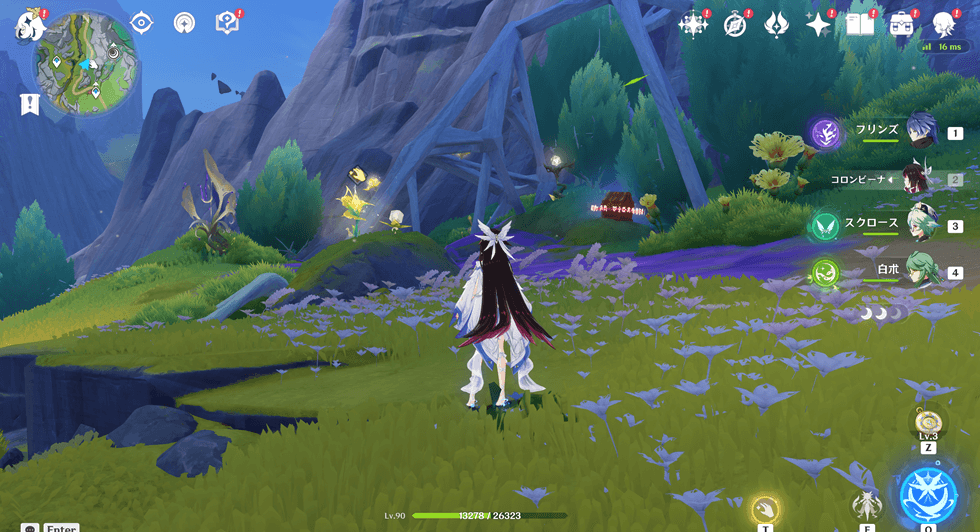980x532 pixels.
Task: Open the snowflake-star events icon
Action: 692,24
